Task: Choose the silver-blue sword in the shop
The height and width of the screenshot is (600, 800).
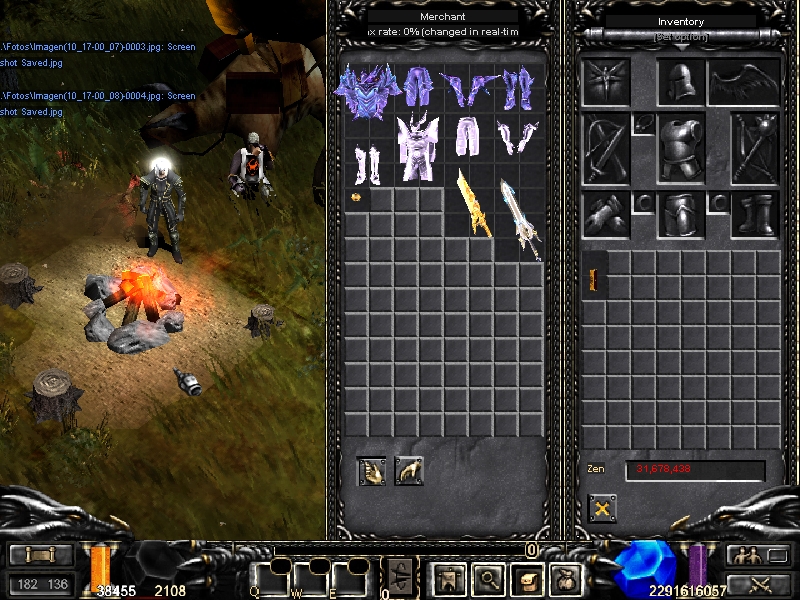Action: tap(521, 218)
